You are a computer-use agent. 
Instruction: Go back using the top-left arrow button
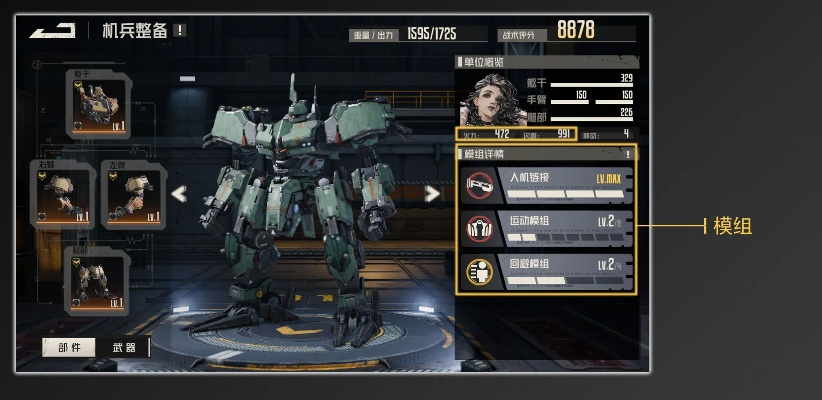coord(52,31)
